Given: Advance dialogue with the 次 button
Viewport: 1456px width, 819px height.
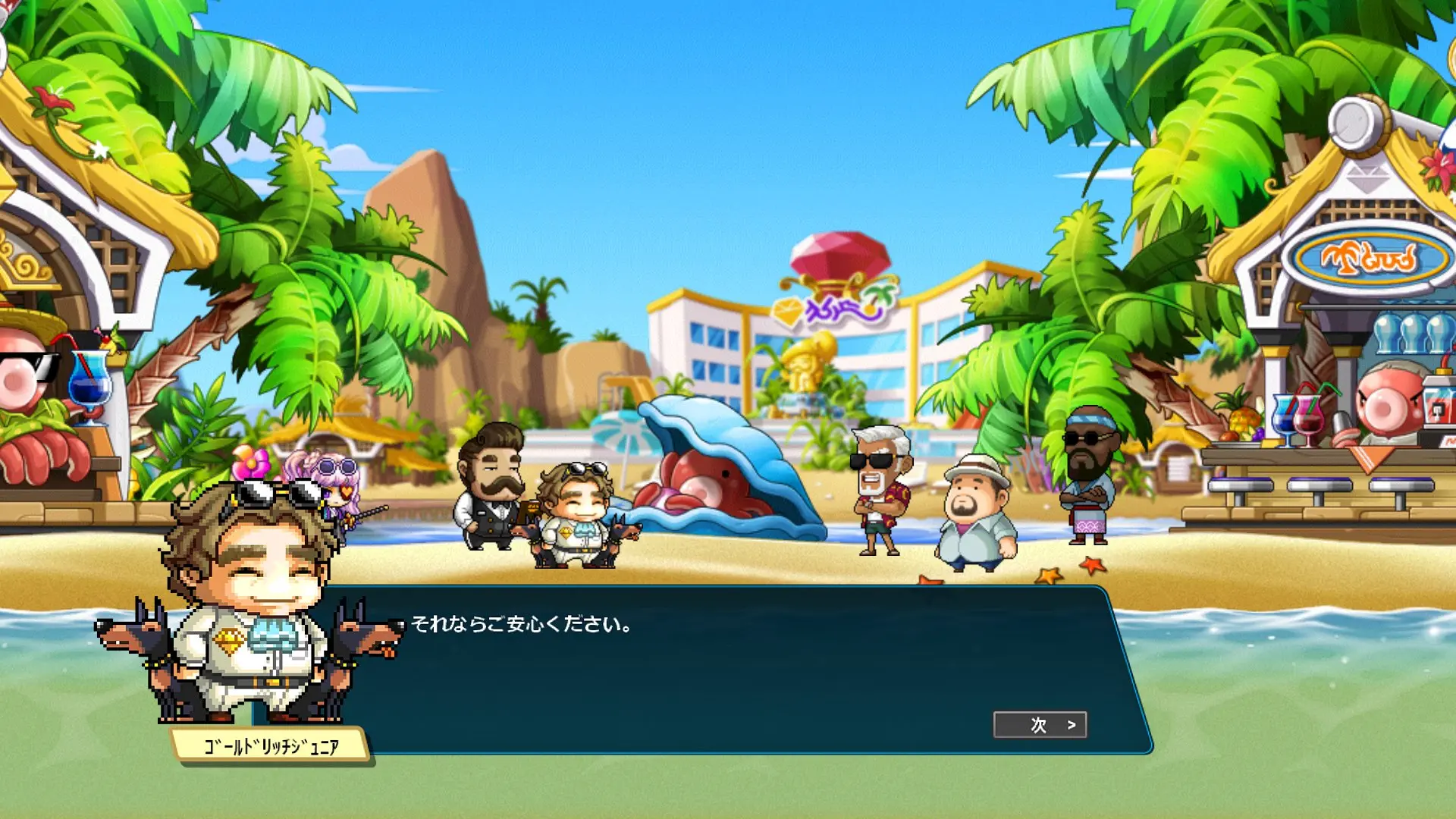Looking at the screenshot, I should (x=1040, y=725).
